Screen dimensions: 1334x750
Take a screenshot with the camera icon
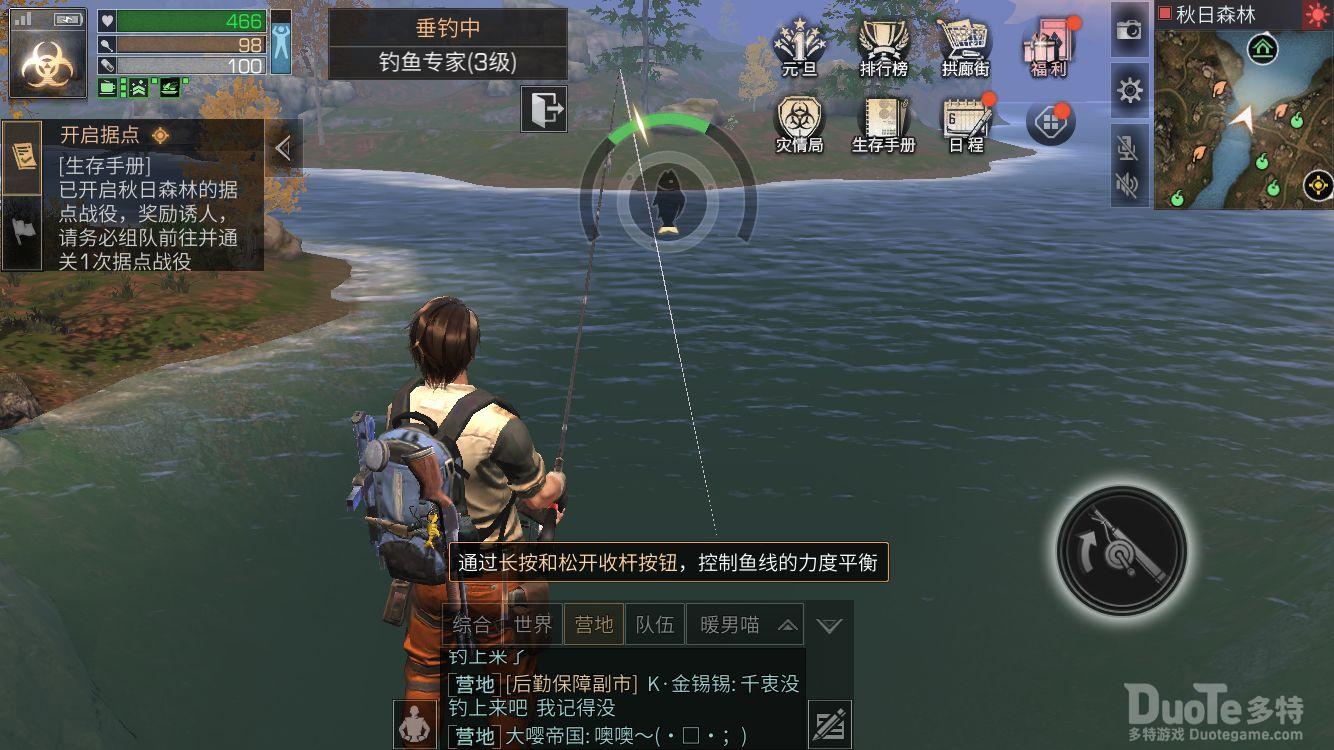(x=1129, y=30)
